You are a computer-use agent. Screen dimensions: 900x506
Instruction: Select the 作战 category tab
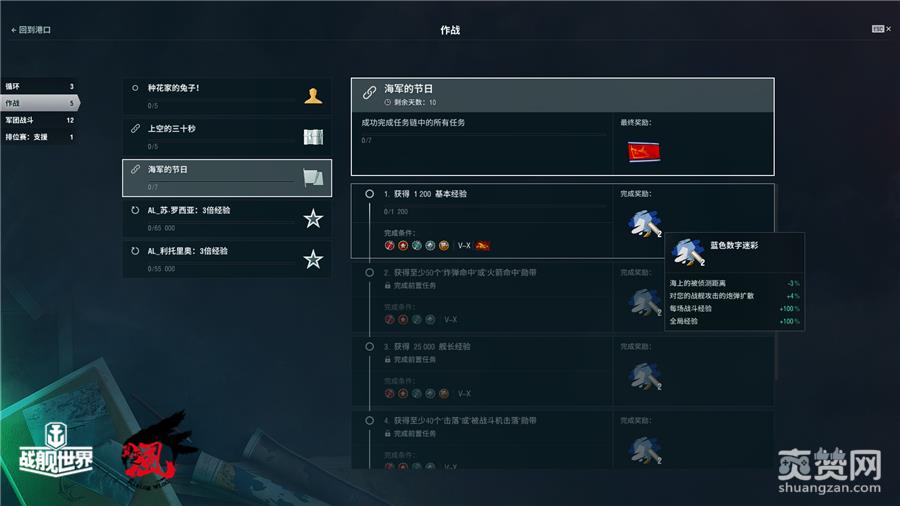(38, 103)
